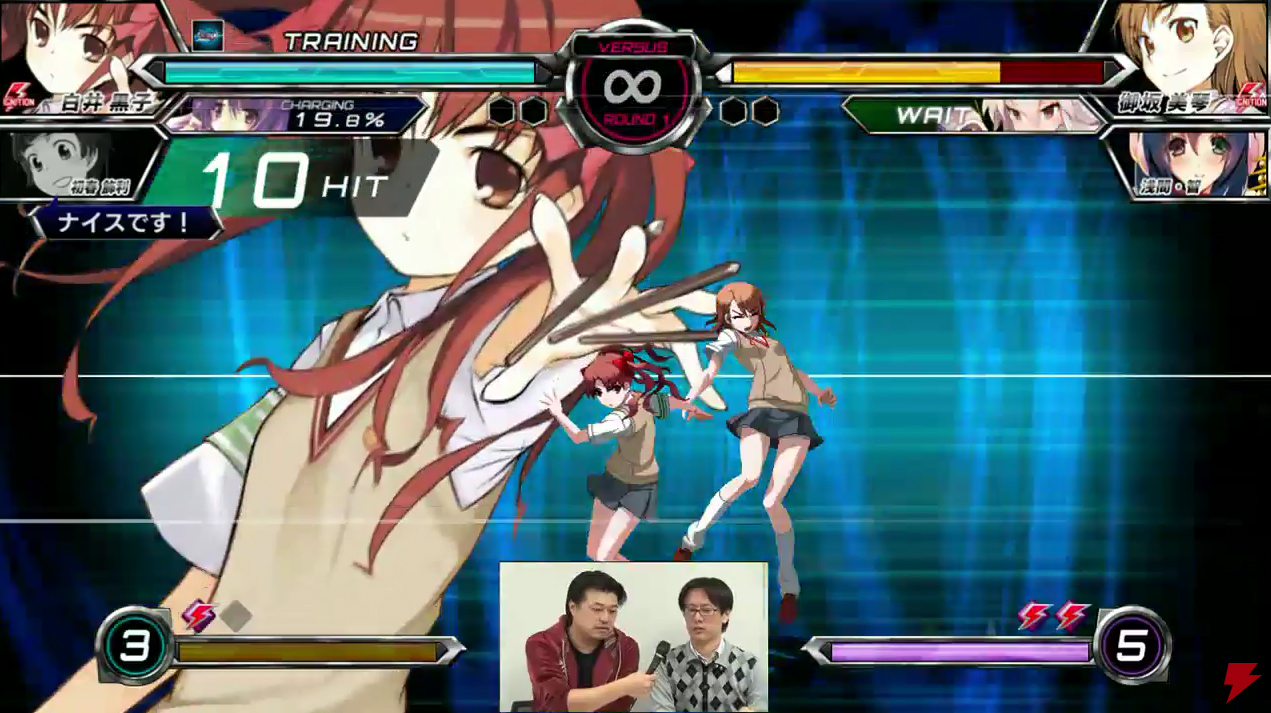Click the commentators' webcam overlay
The height and width of the screenshot is (713, 1271).
pos(633,637)
